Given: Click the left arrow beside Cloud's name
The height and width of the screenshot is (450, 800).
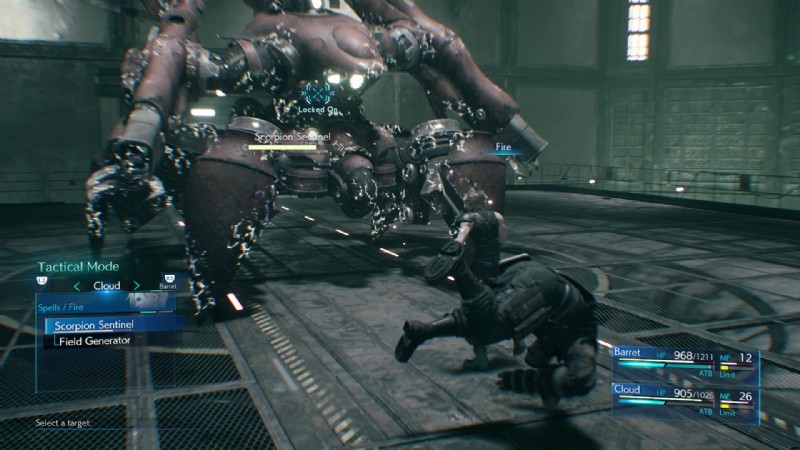Looking at the screenshot, I should coord(78,286).
